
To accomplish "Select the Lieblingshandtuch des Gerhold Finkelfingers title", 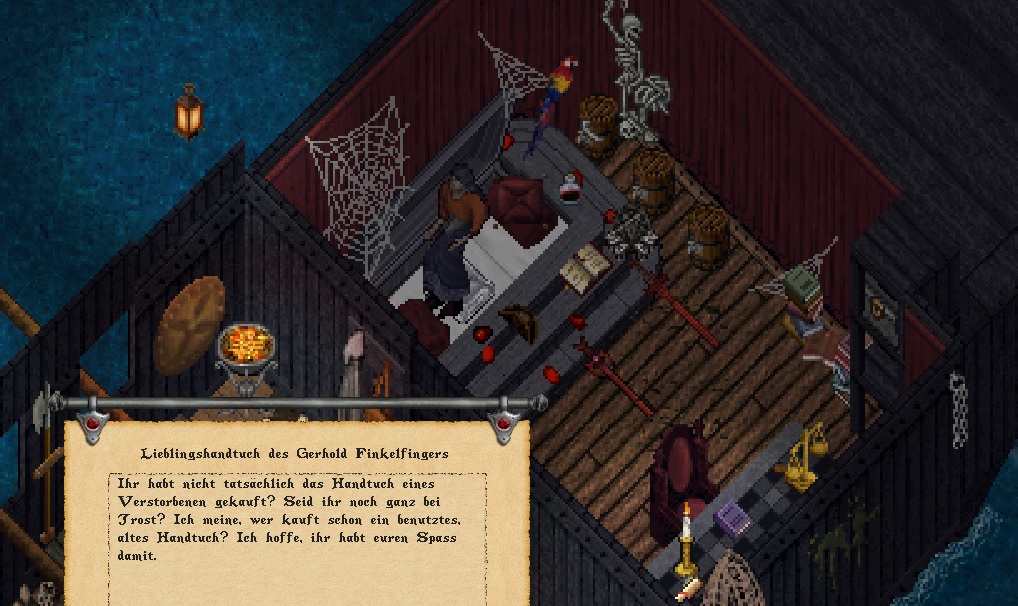I will 295,453.
